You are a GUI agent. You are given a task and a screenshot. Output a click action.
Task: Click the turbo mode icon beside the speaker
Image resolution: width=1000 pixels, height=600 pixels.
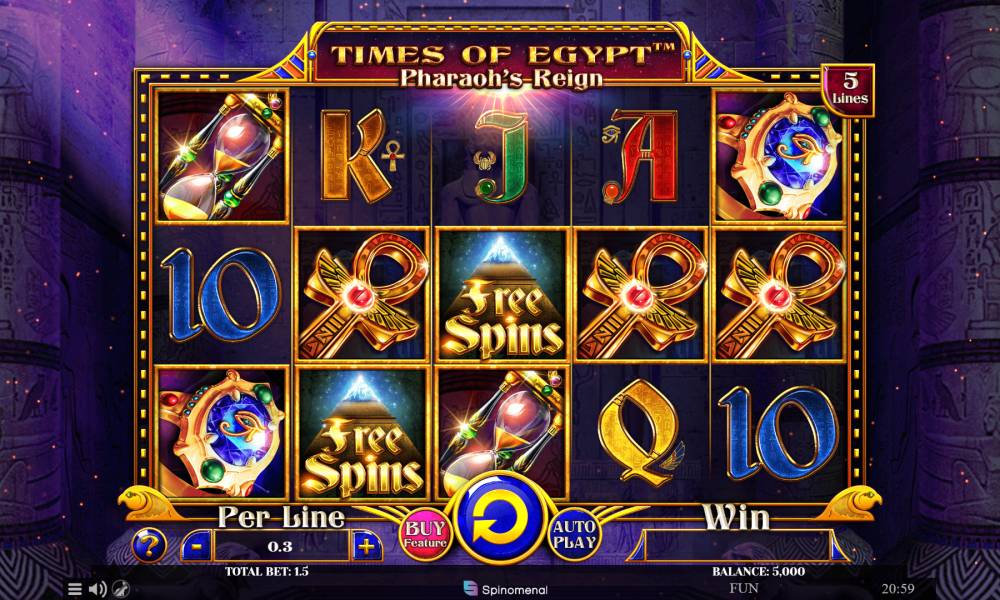[x=121, y=589]
